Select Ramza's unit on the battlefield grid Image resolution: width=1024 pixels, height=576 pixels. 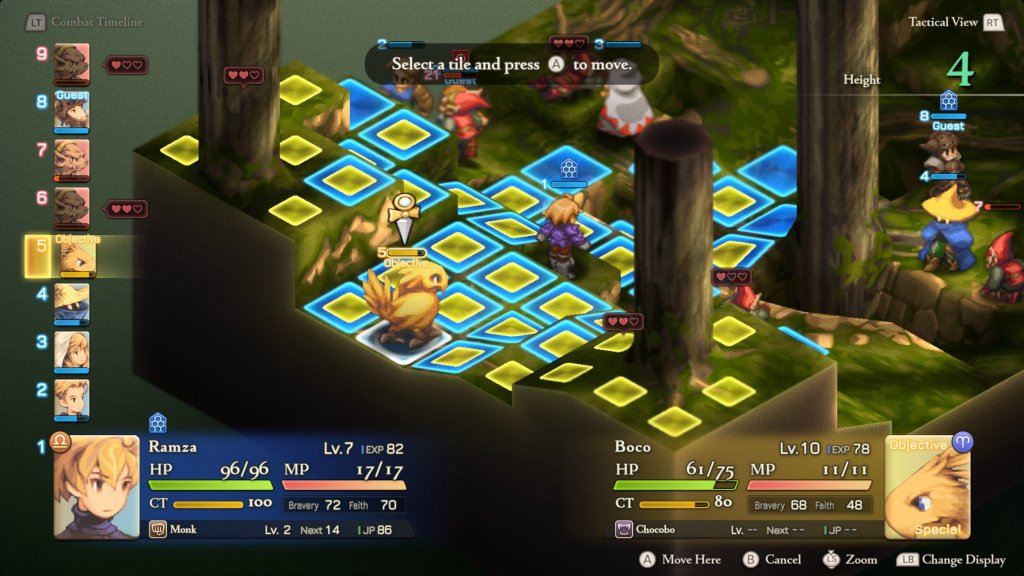(558, 237)
